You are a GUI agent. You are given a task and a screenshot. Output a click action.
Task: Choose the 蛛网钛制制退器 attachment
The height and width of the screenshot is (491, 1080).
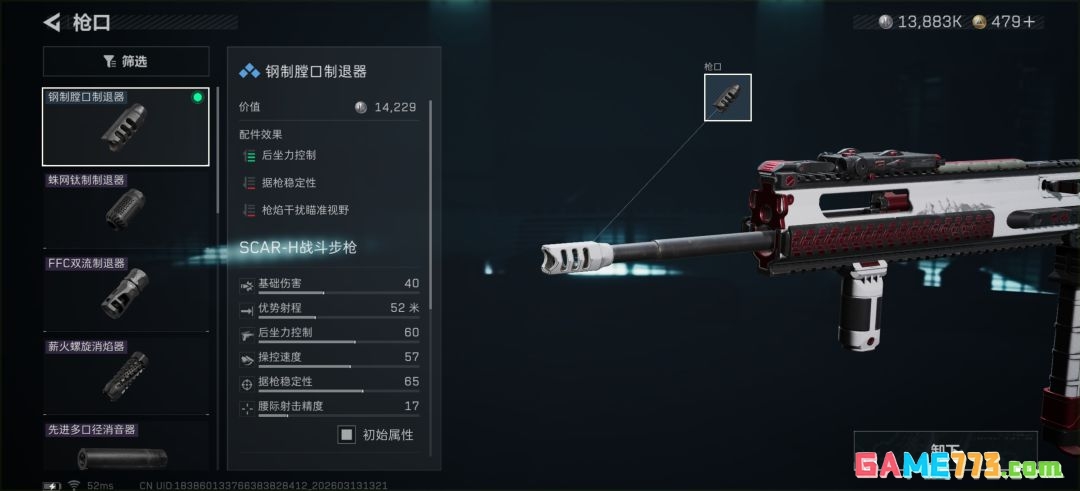pyautogui.click(x=126, y=209)
